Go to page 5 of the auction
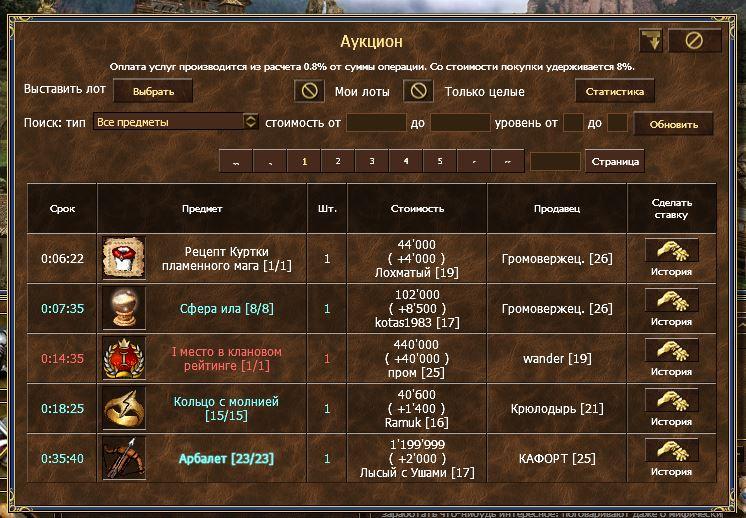Viewport: 746px width, 518px height. tap(439, 161)
